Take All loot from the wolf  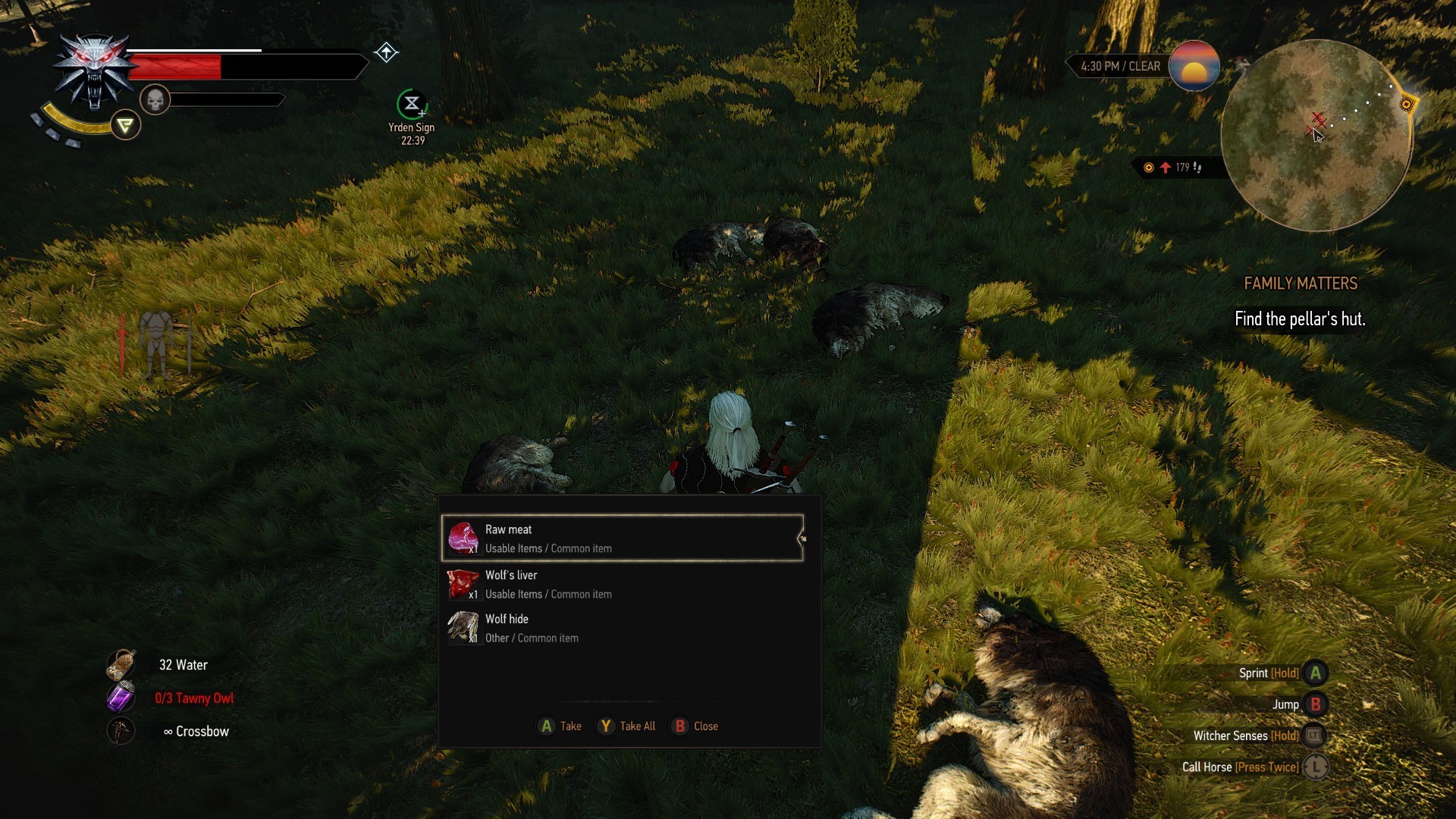[626, 726]
